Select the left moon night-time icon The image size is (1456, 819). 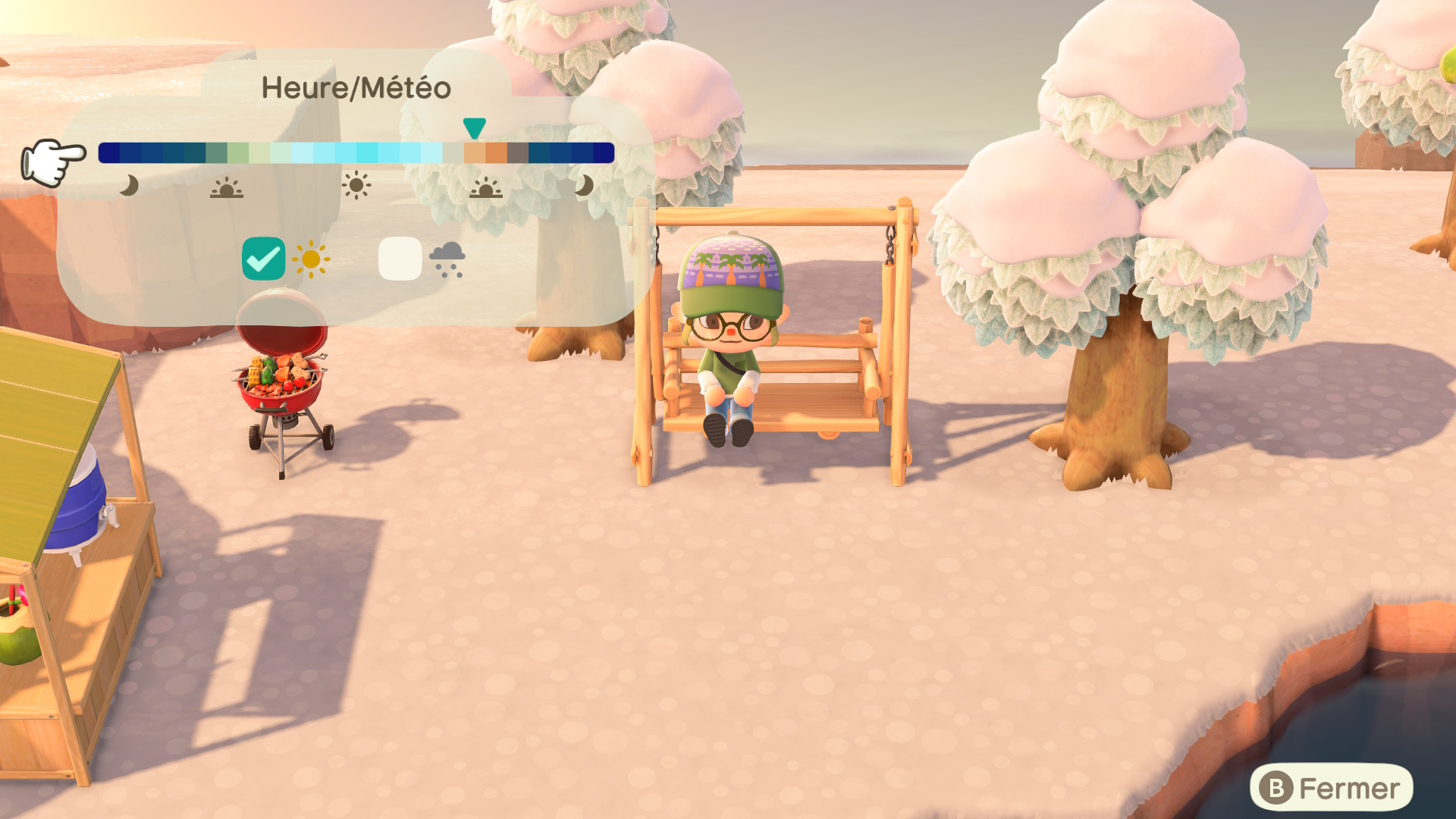[129, 184]
